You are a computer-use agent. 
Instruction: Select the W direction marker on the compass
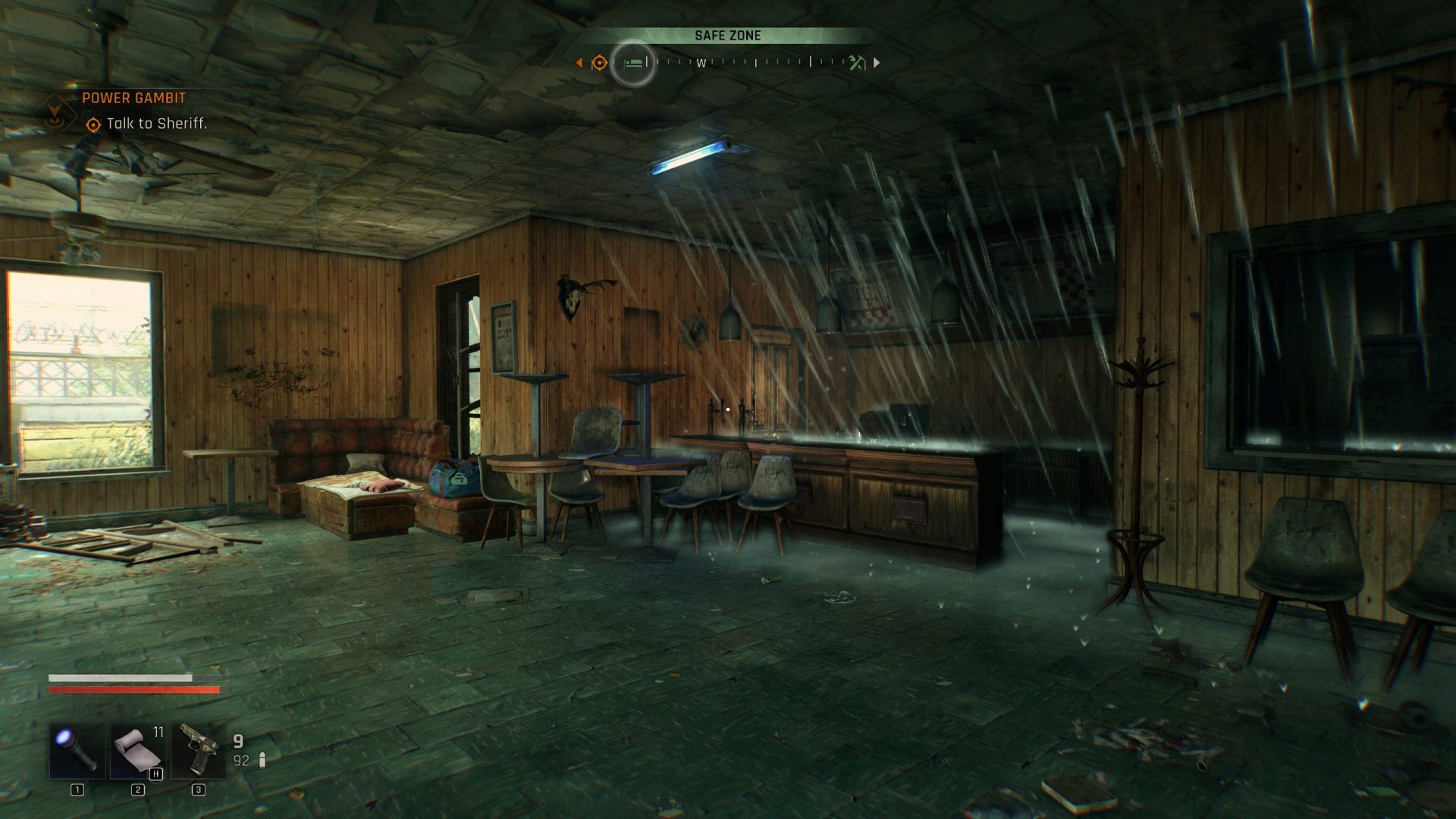(x=702, y=64)
